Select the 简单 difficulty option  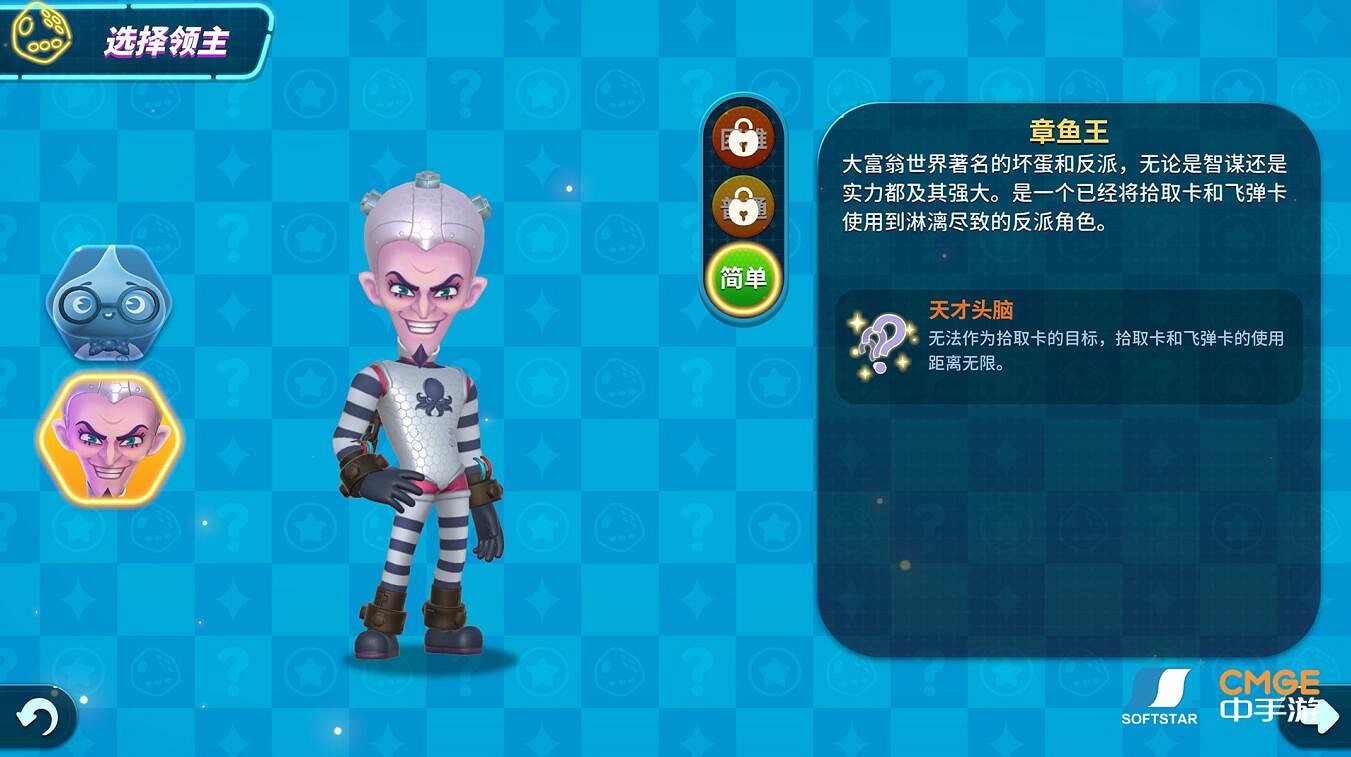click(743, 278)
